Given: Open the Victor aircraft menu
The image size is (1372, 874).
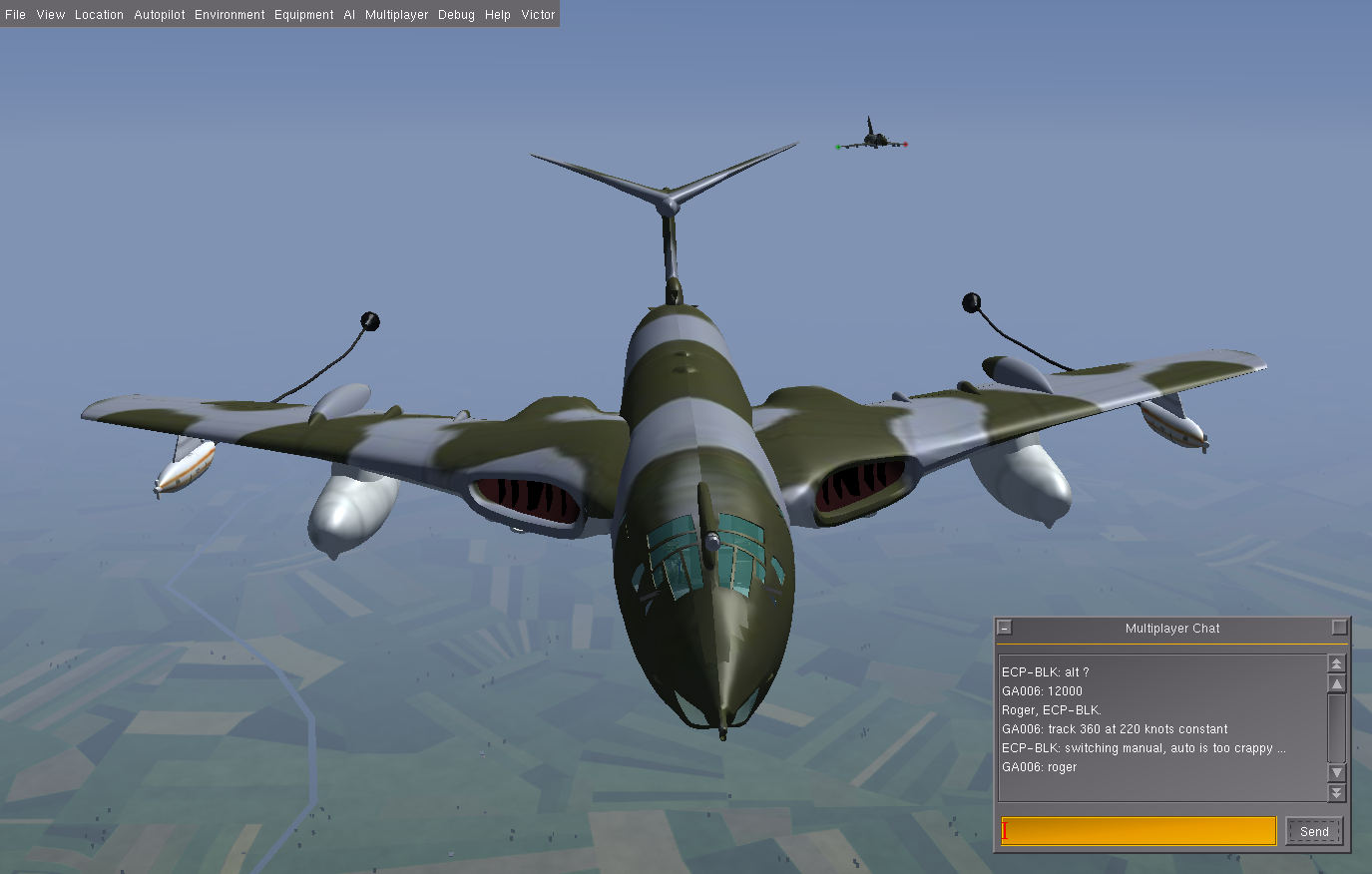Looking at the screenshot, I should tap(538, 15).
